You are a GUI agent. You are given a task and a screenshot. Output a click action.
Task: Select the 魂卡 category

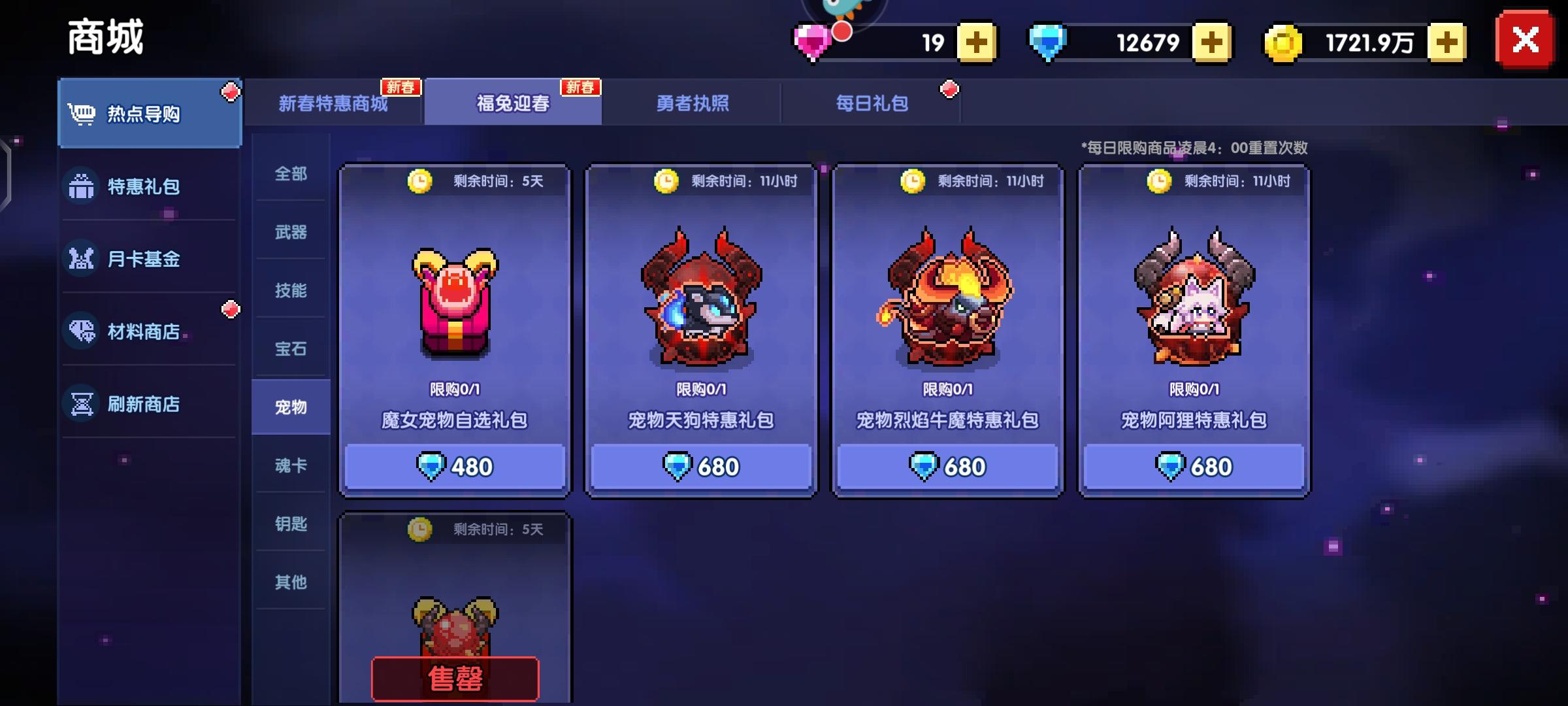289,464
